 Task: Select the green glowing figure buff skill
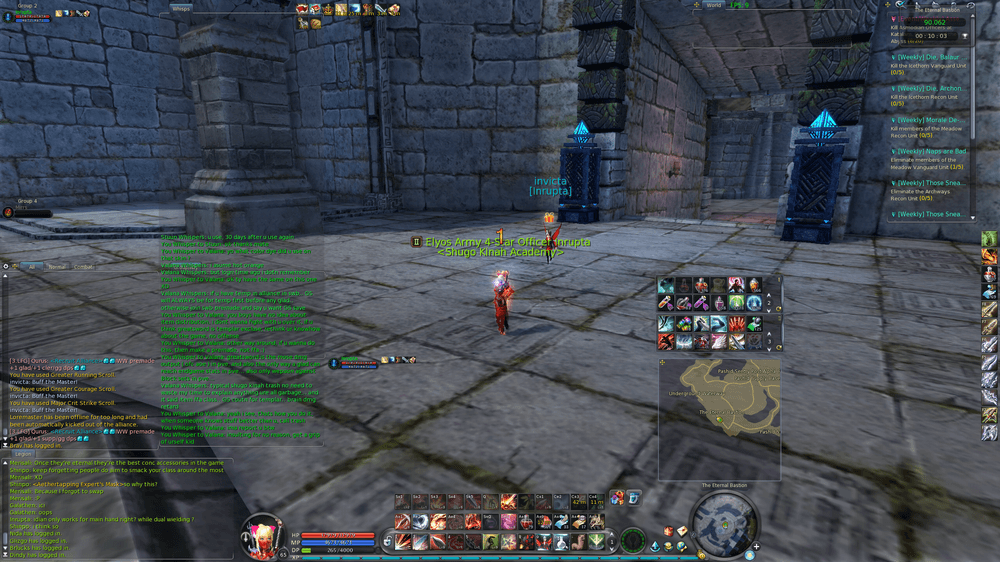736,304
